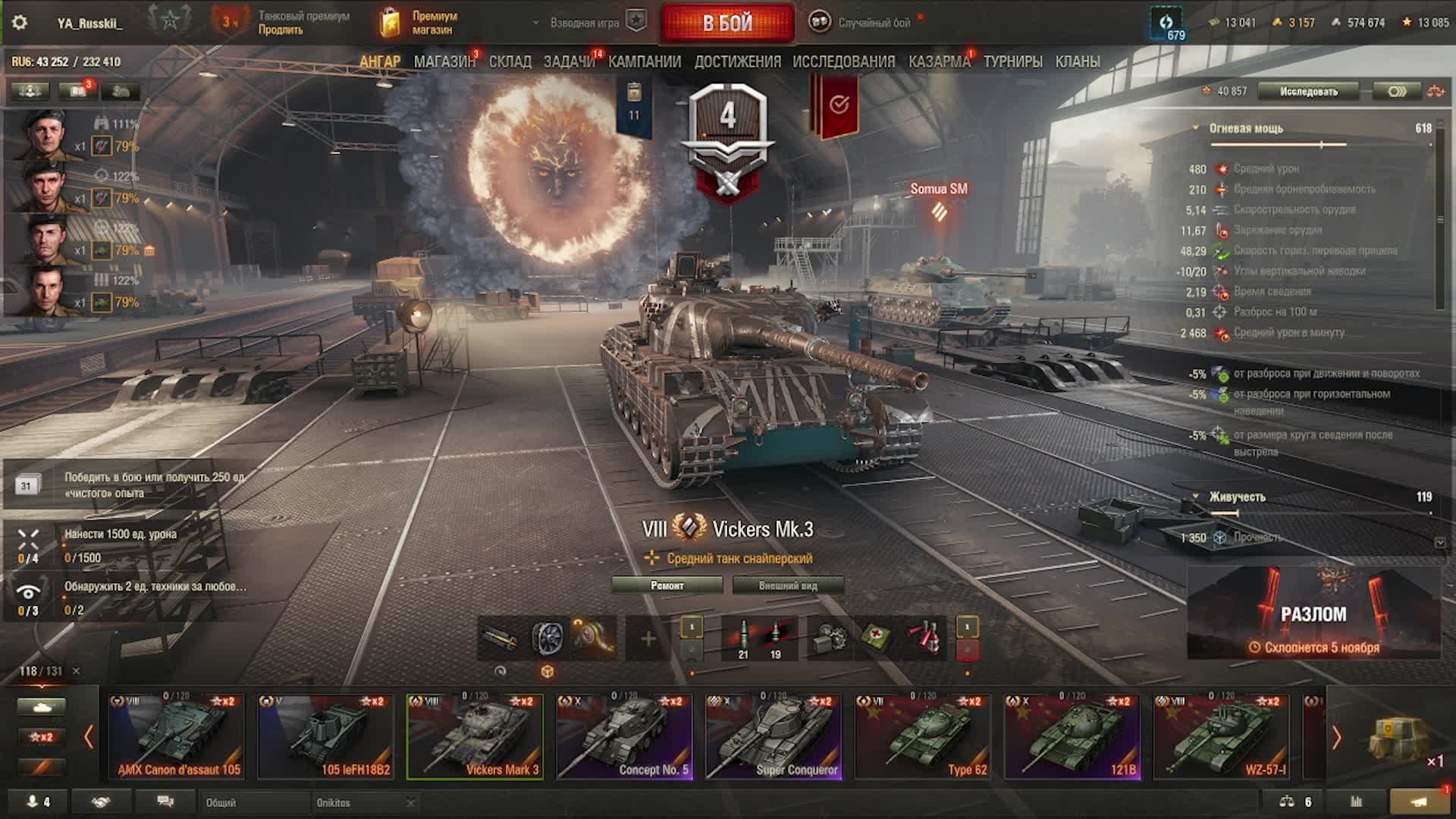Show the ДОСТИЖЕНИЯ achievements tab
This screenshot has height=819, width=1456.
click(x=737, y=62)
